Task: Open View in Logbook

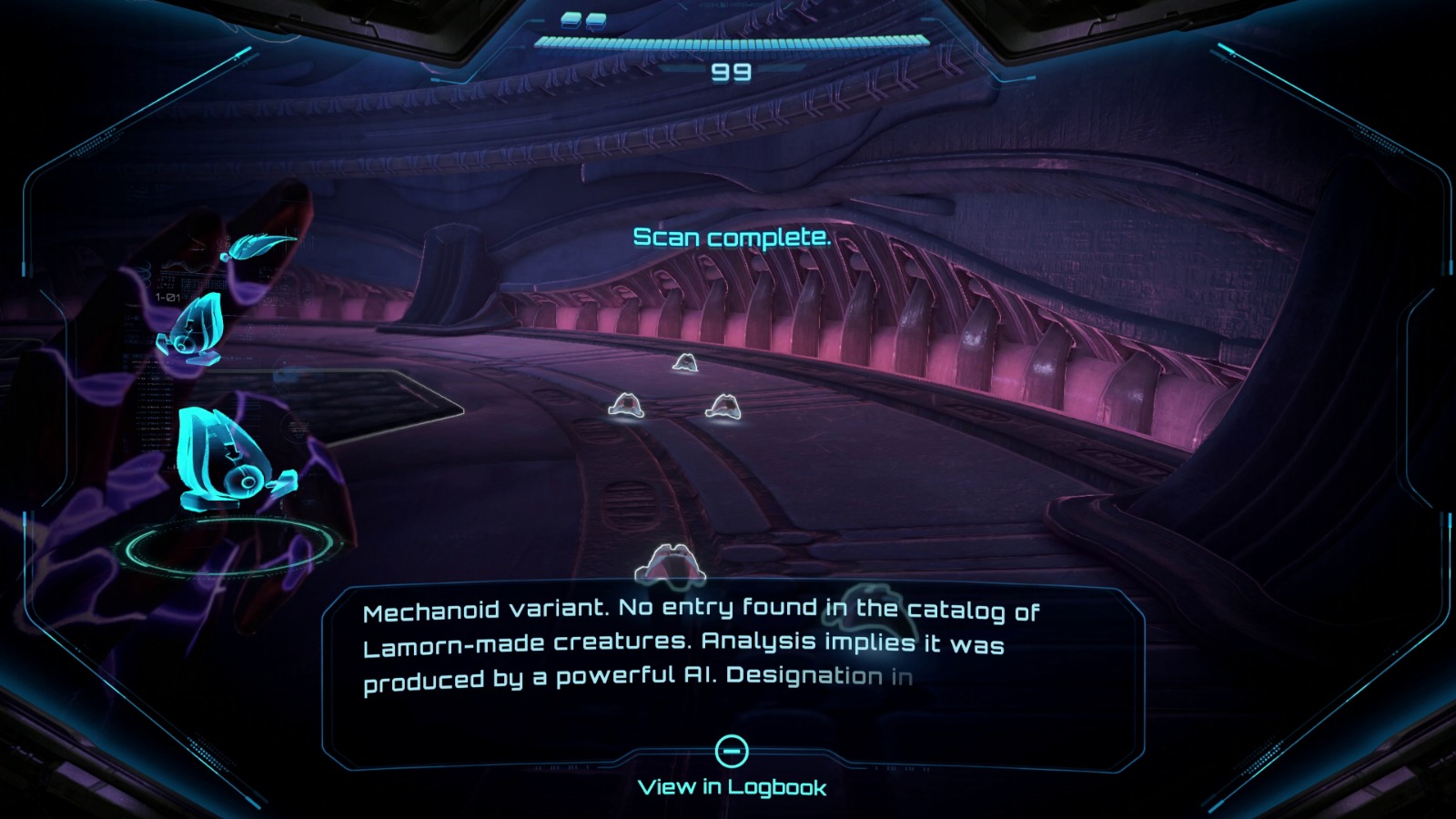Action: (x=733, y=789)
